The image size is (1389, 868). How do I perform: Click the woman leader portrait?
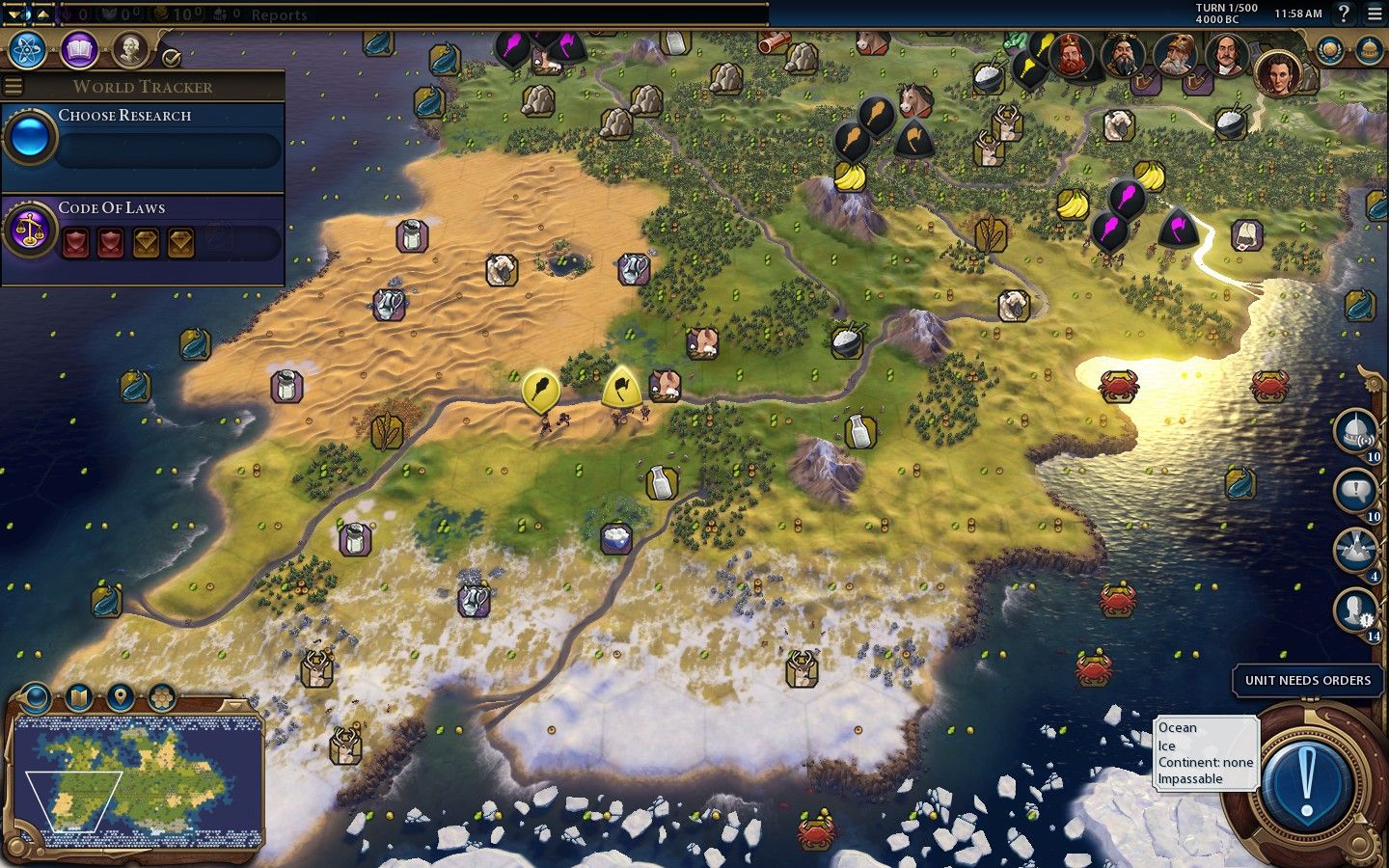pos(1278,72)
